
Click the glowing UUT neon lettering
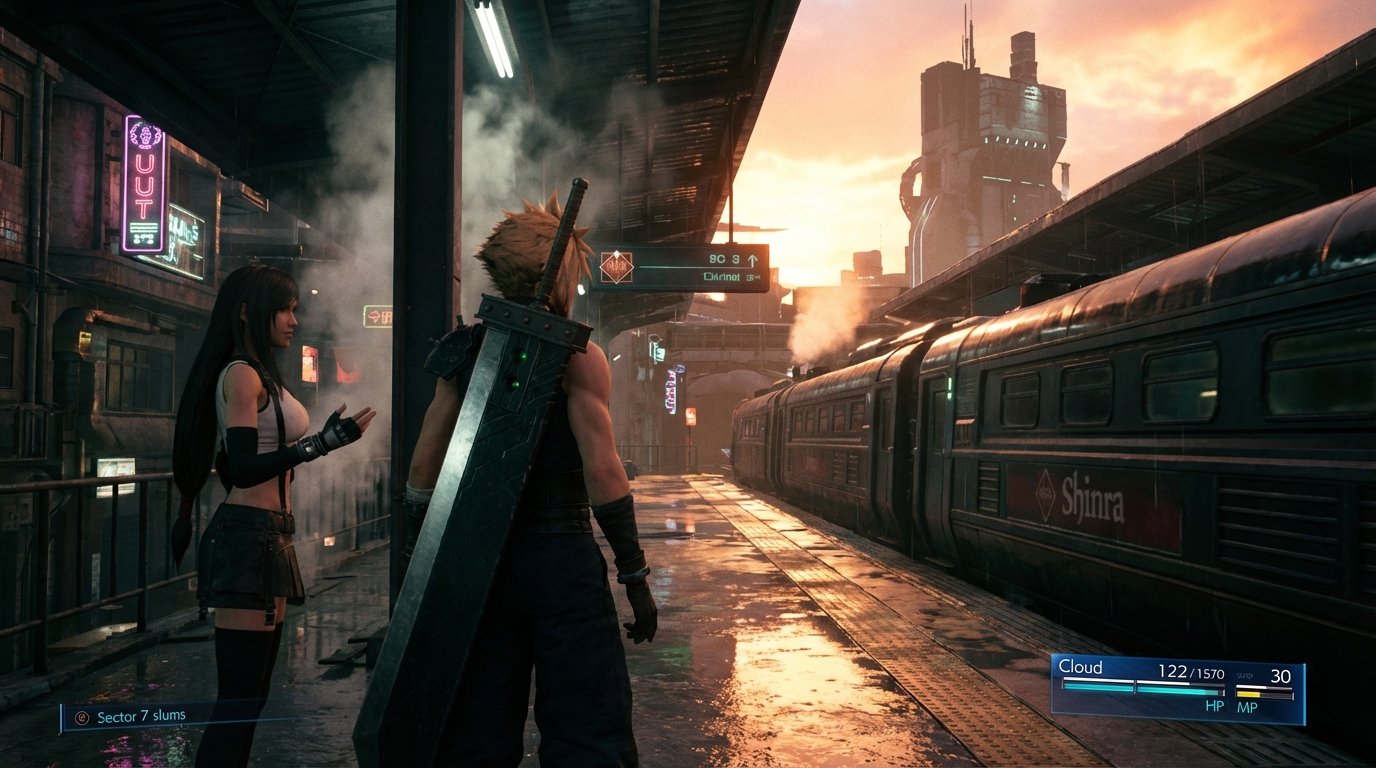click(x=145, y=185)
